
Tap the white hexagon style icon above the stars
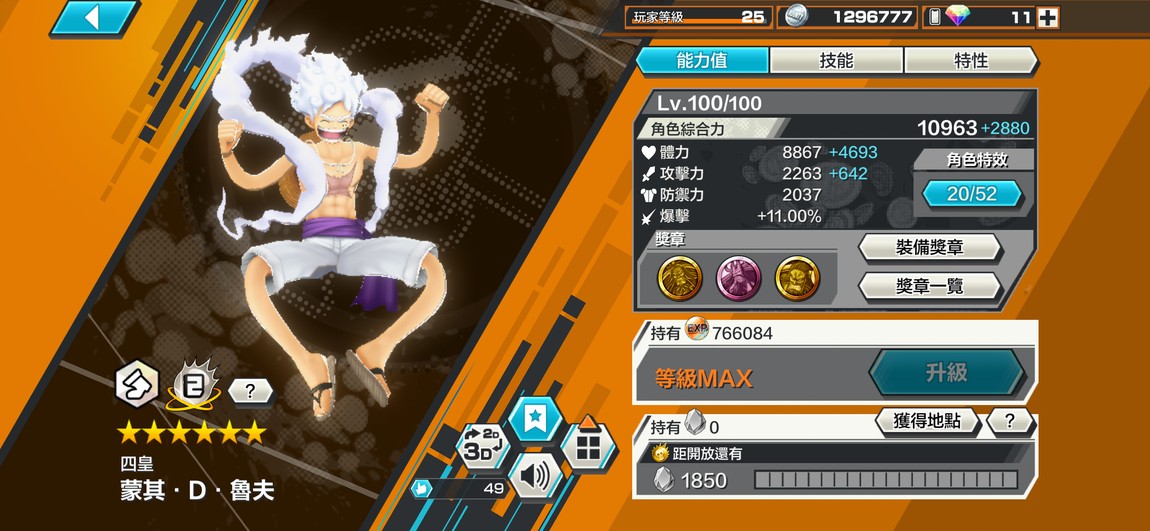135,382
